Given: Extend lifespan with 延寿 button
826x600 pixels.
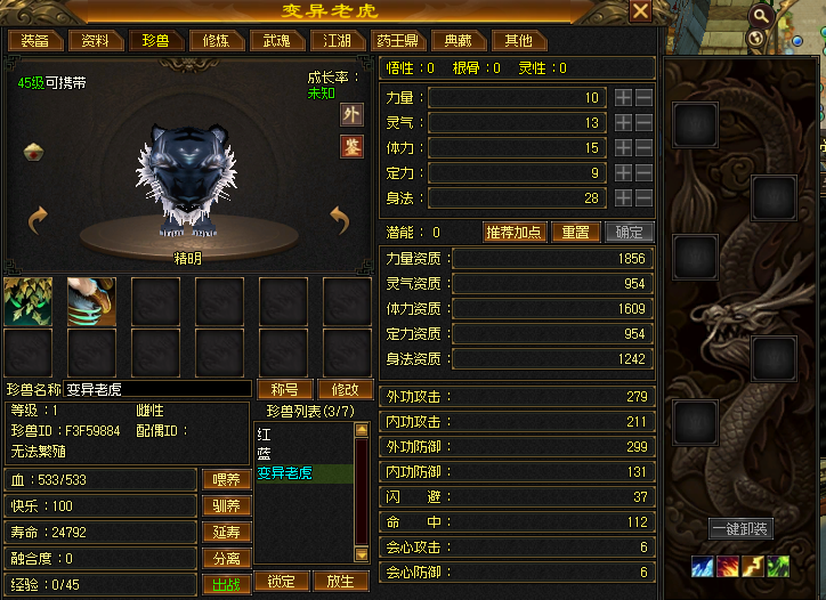Looking at the screenshot, I should (226, 532).
